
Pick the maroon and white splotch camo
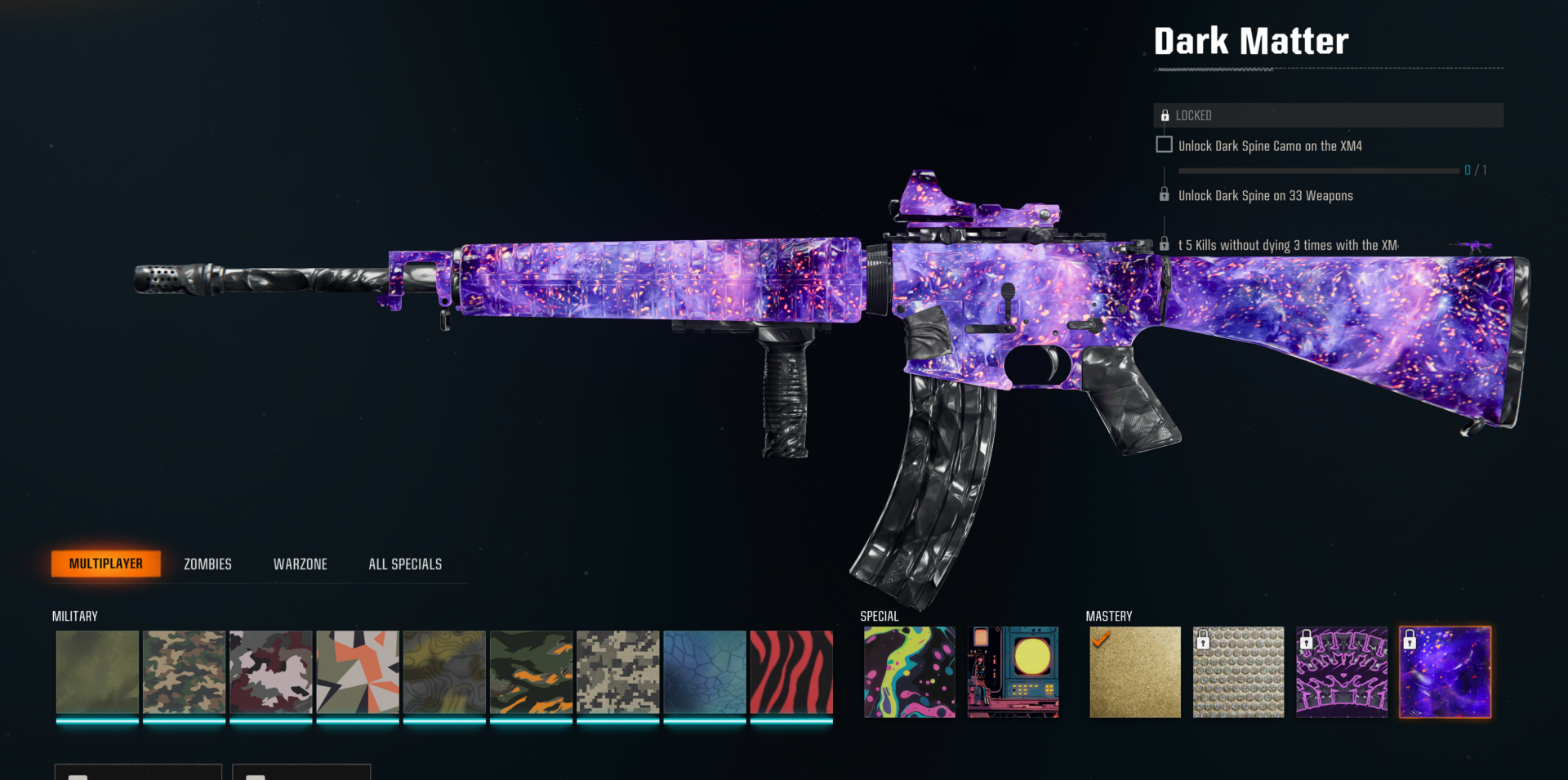pyautogui.click(x=271, y=672)
